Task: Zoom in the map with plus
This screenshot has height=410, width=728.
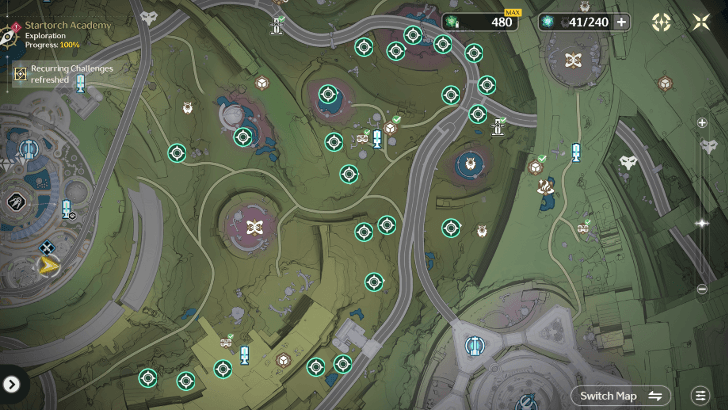Action: 702,122
